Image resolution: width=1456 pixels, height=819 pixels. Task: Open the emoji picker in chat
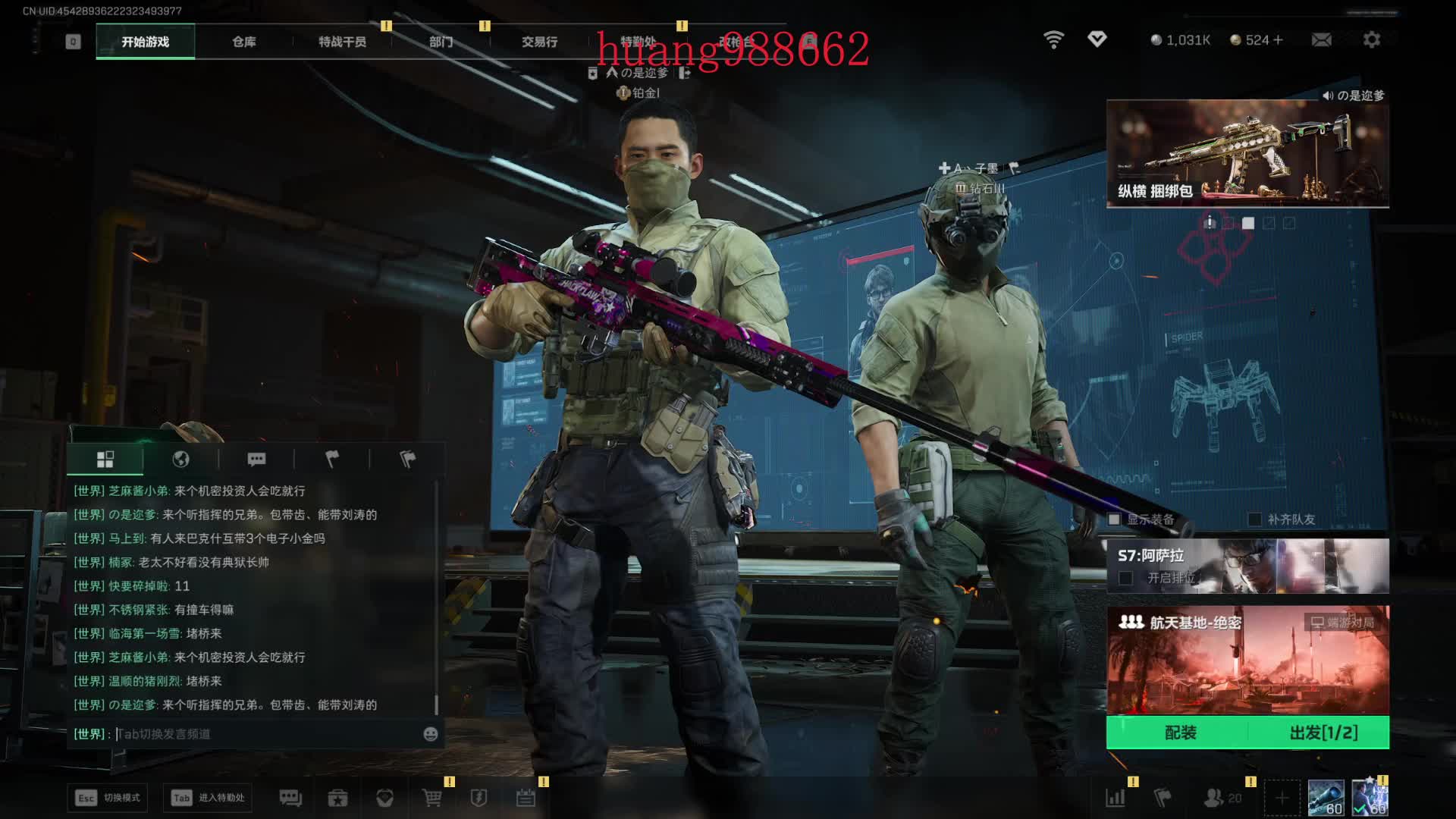(430, 734)
